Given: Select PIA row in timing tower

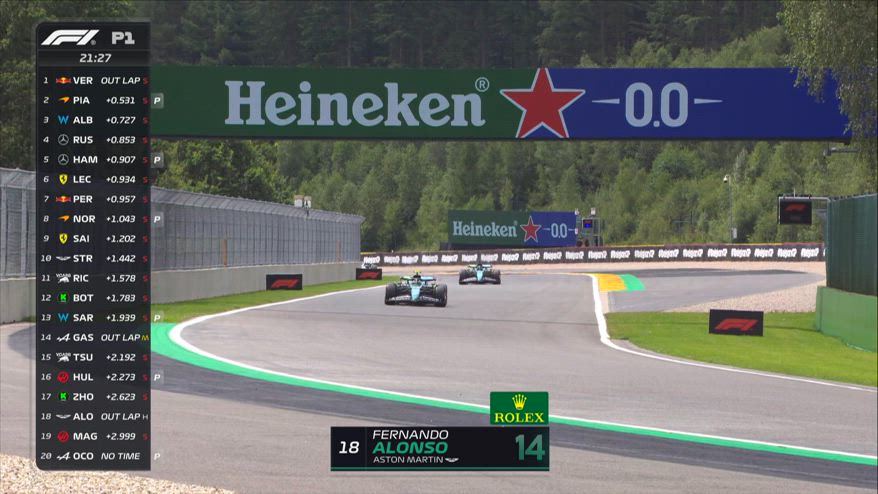Looking at the screenshot, I should pyautogui.click(x=94, y=100).
